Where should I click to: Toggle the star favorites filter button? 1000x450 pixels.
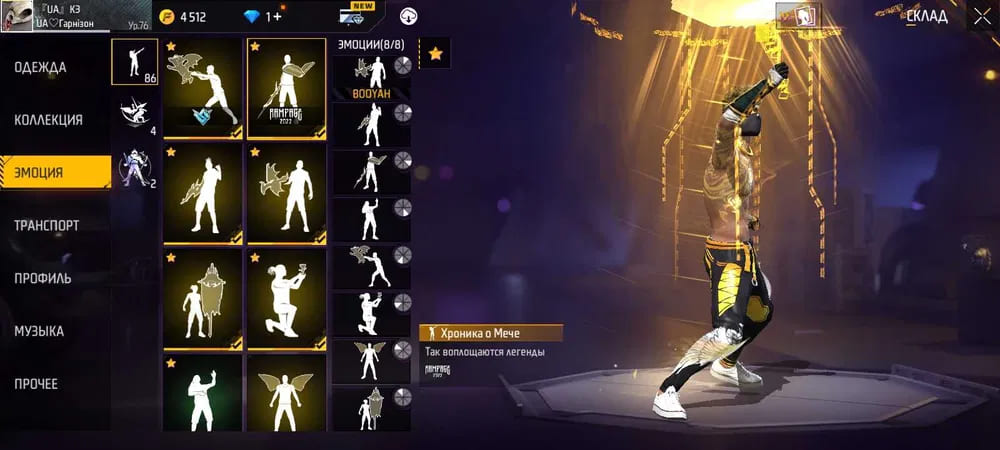tap(436, 54)
